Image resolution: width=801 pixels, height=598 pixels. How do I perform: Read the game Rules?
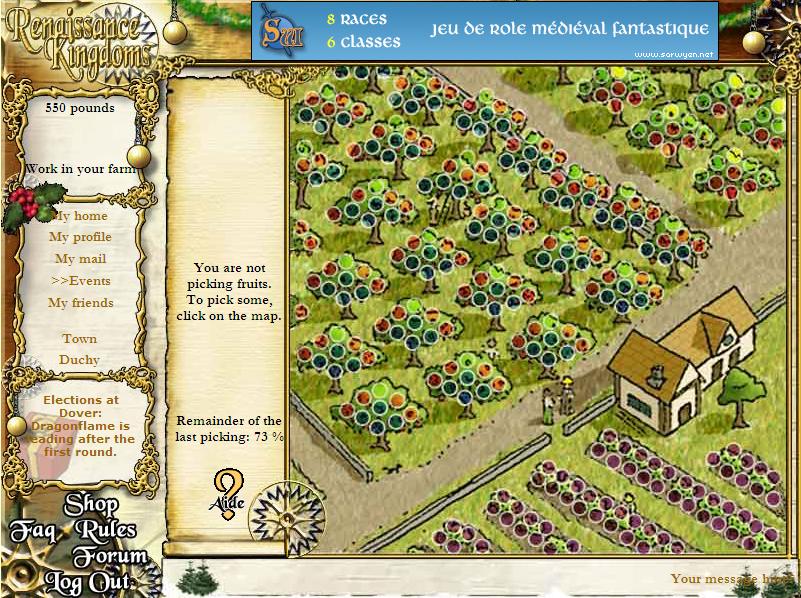pos(105,531)
